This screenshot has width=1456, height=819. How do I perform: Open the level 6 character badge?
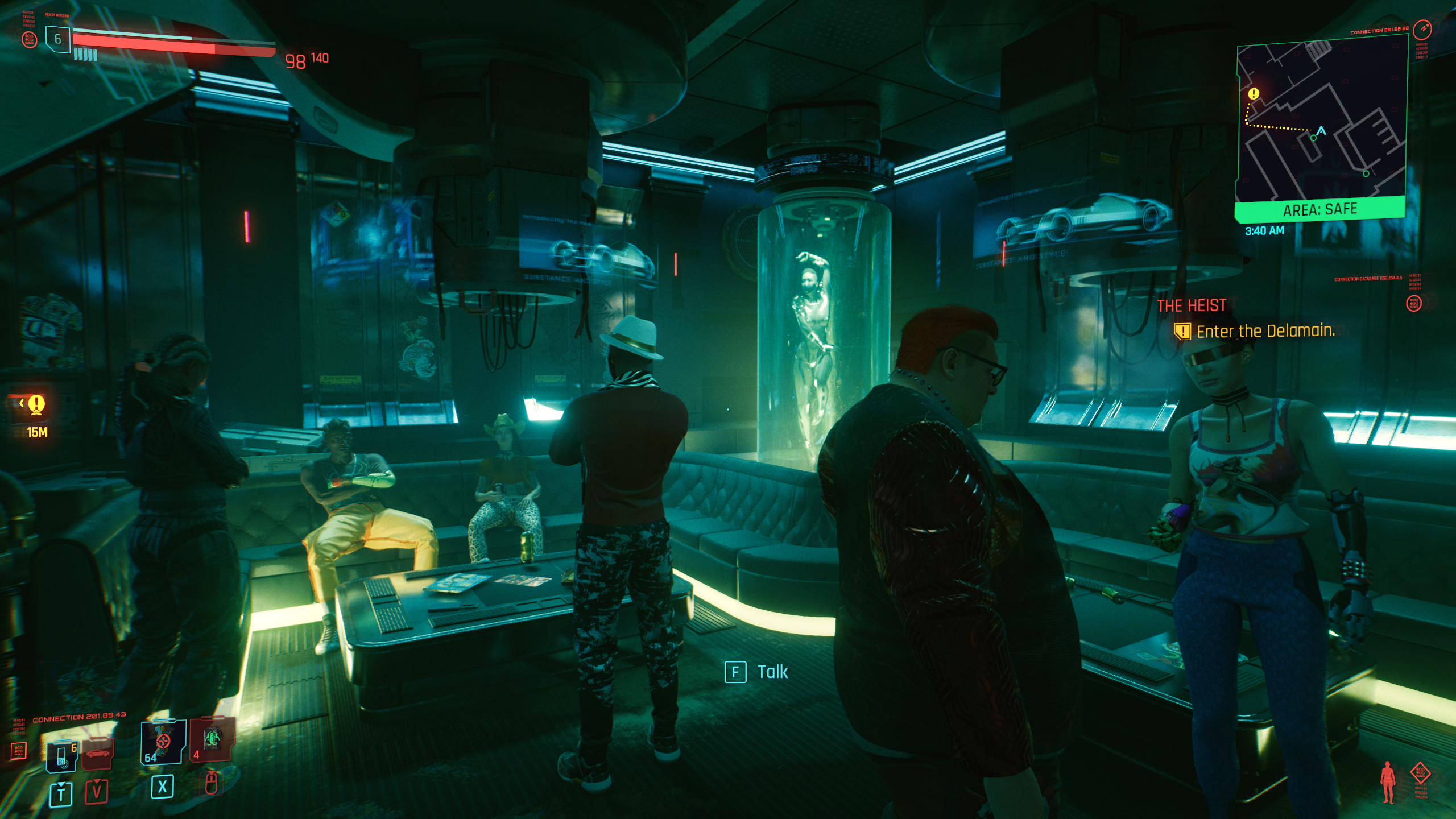point(57,39)
